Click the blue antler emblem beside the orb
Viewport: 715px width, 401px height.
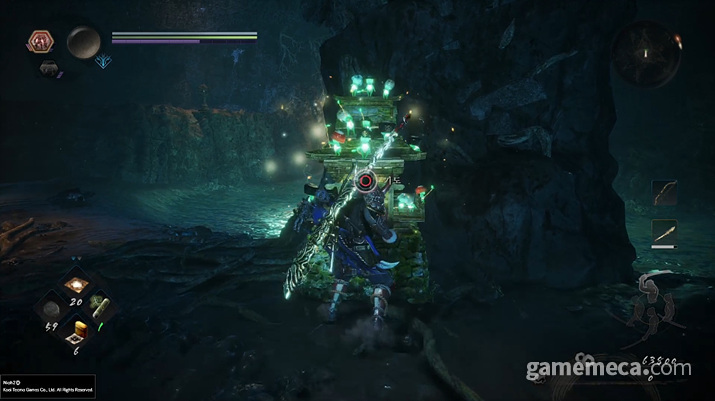(103, 61)
